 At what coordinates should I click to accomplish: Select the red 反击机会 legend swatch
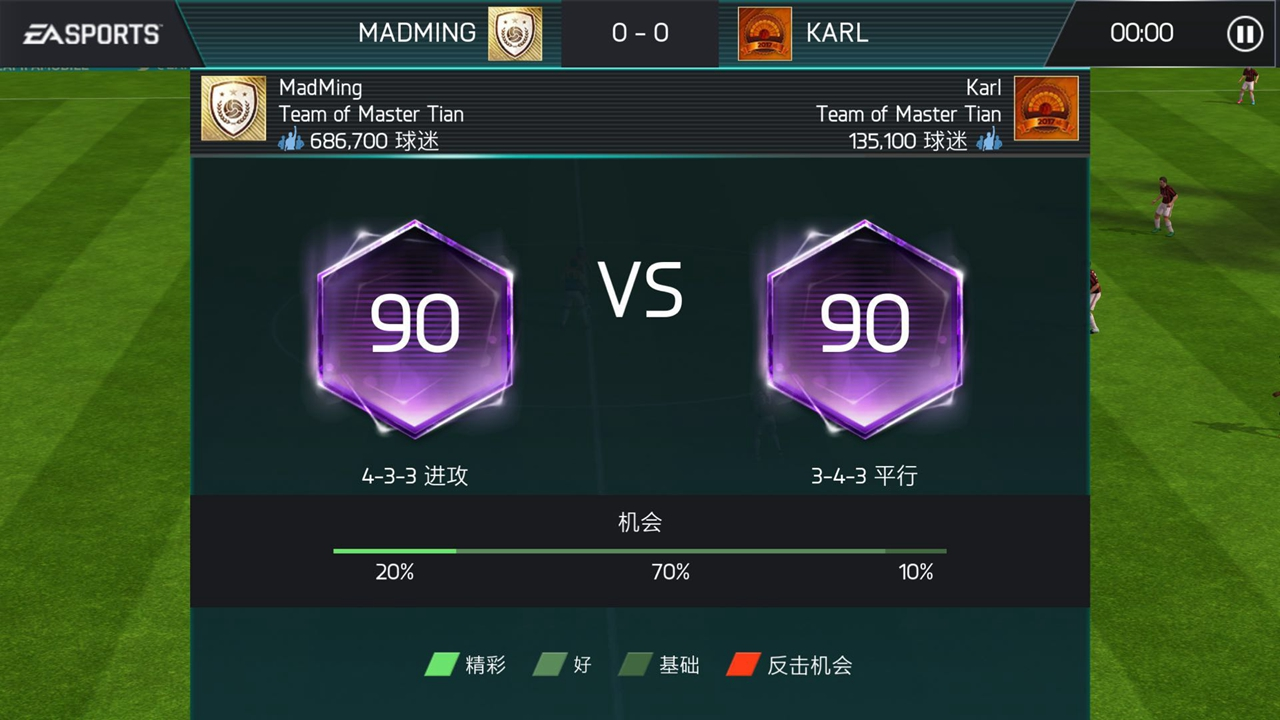click(x=744, y=665)
